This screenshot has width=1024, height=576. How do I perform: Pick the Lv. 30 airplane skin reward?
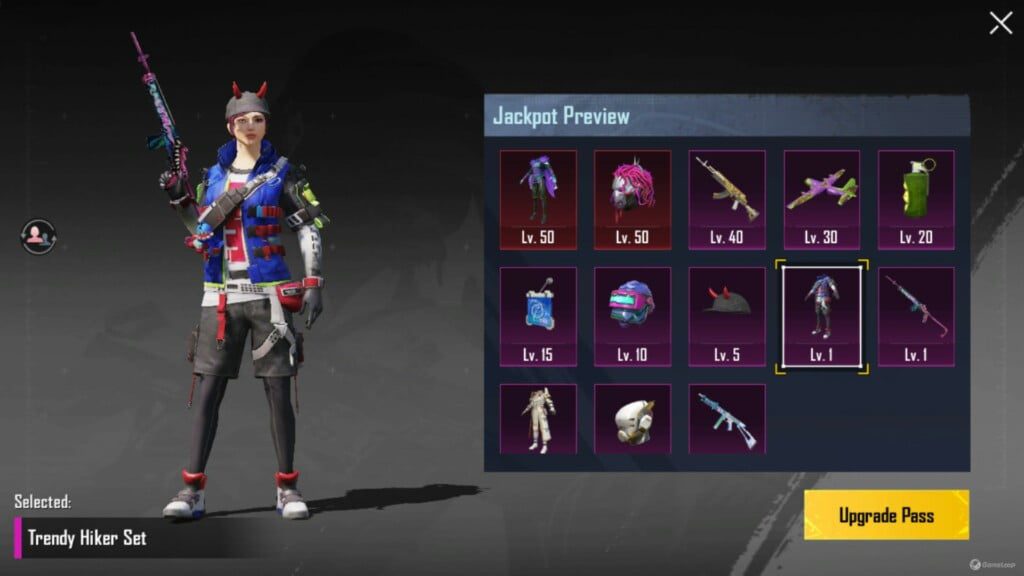(821, 199)
